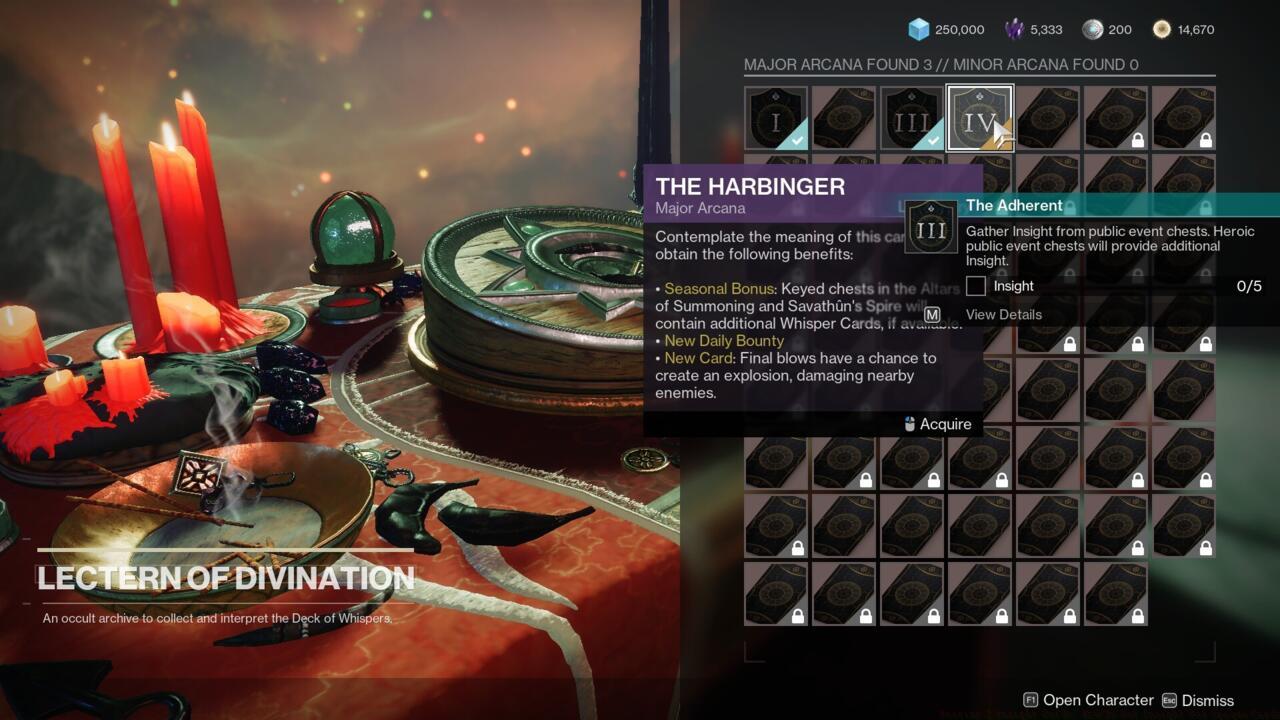
Task: Open View Details for The Adherent
Action: 1004,314
